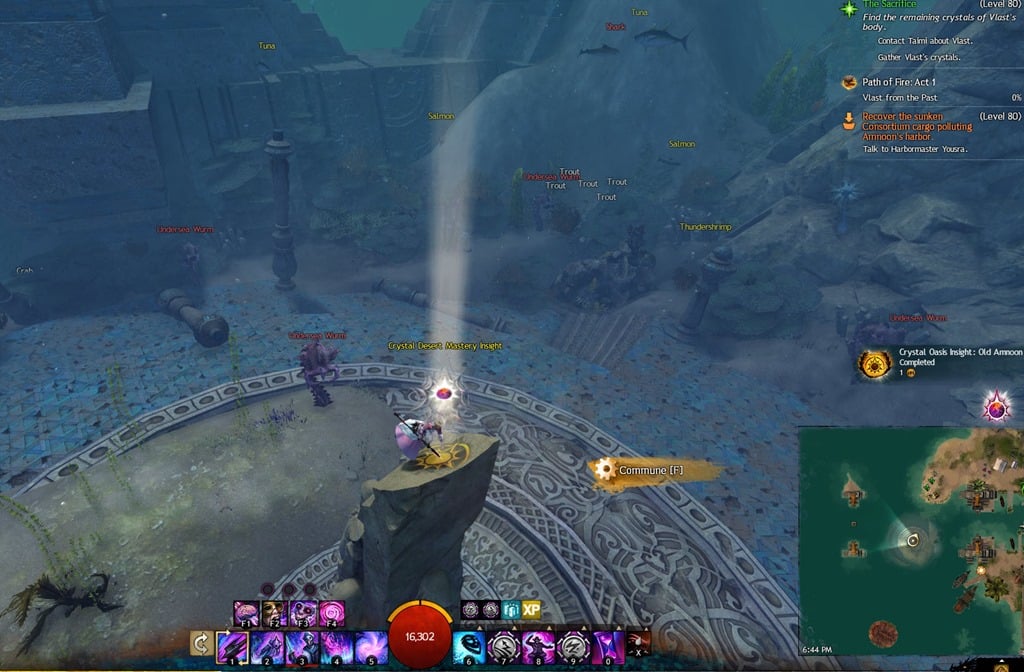Click the yellow XP boost icon
The width and height of the screenshot is (1024, 672).
pos(531,609)
